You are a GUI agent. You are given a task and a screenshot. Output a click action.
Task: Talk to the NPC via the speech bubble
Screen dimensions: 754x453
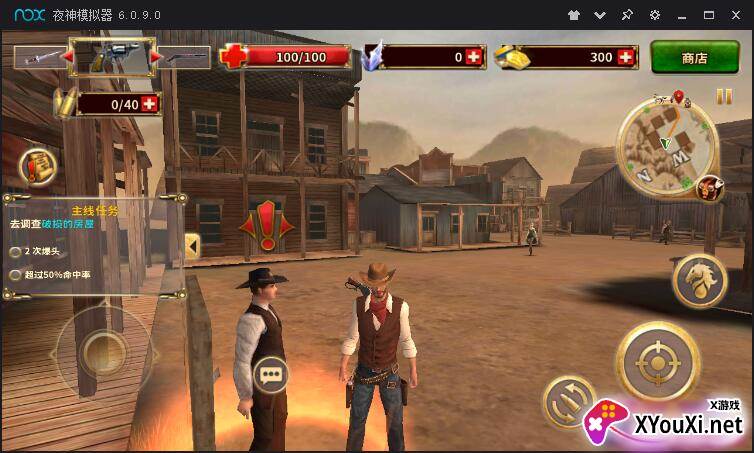pyautogui.click(x=270, y=374)
